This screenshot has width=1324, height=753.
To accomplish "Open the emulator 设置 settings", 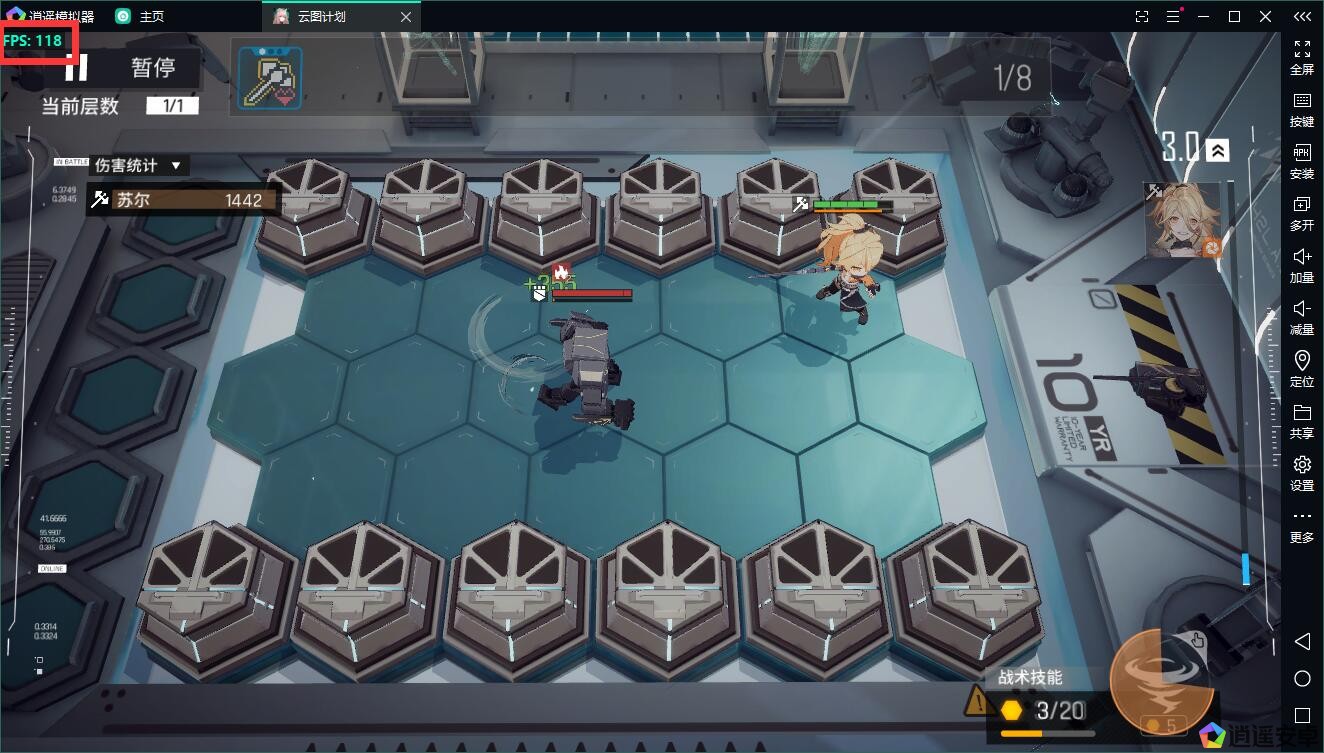I will pyautogui.click(x=1302, y=472).
